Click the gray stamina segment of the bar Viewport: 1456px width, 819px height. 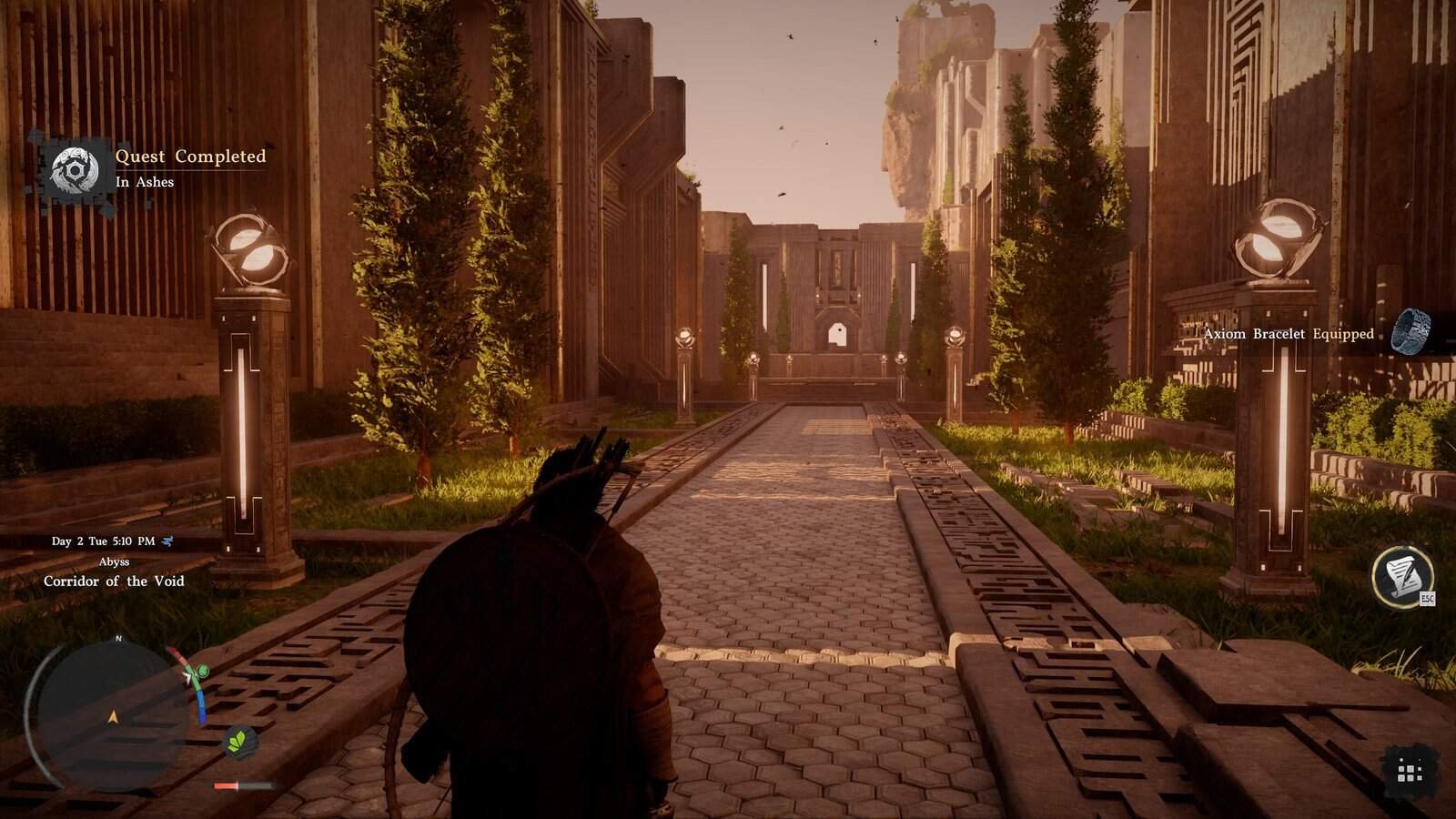(x=257, y=784)
